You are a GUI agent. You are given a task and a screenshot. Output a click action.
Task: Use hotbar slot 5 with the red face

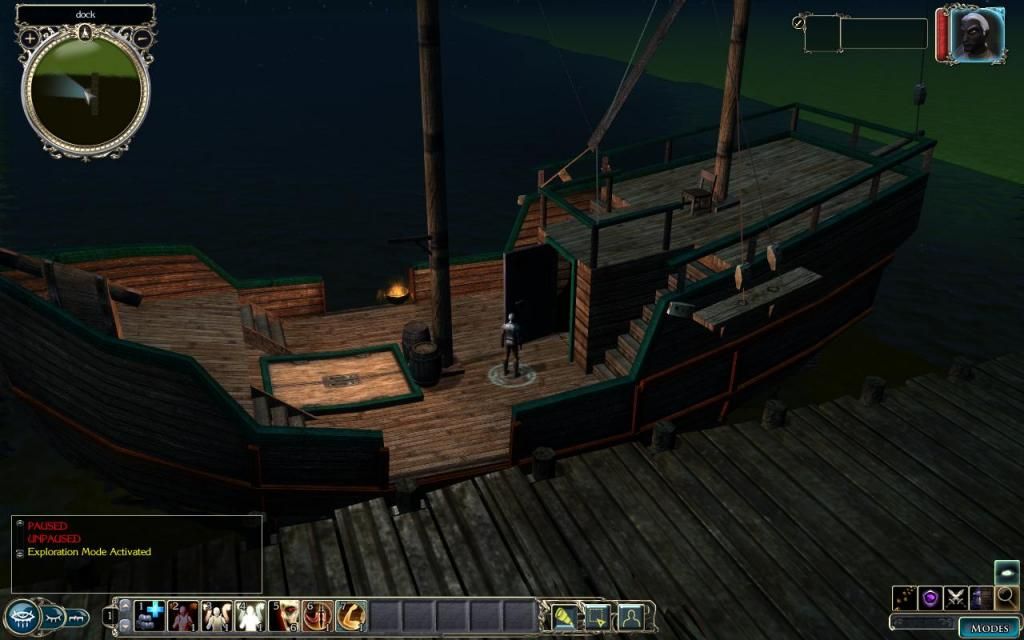284,615
